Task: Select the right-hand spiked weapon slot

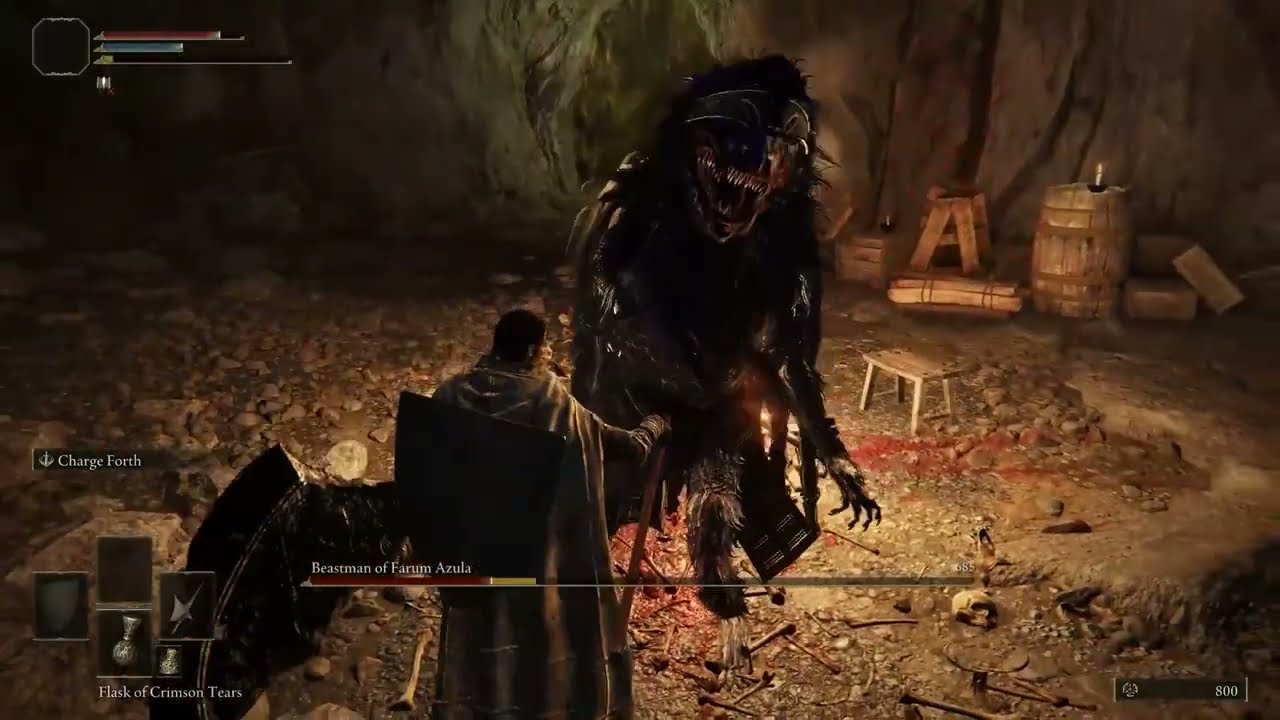Action: click(x=188, y=606)
